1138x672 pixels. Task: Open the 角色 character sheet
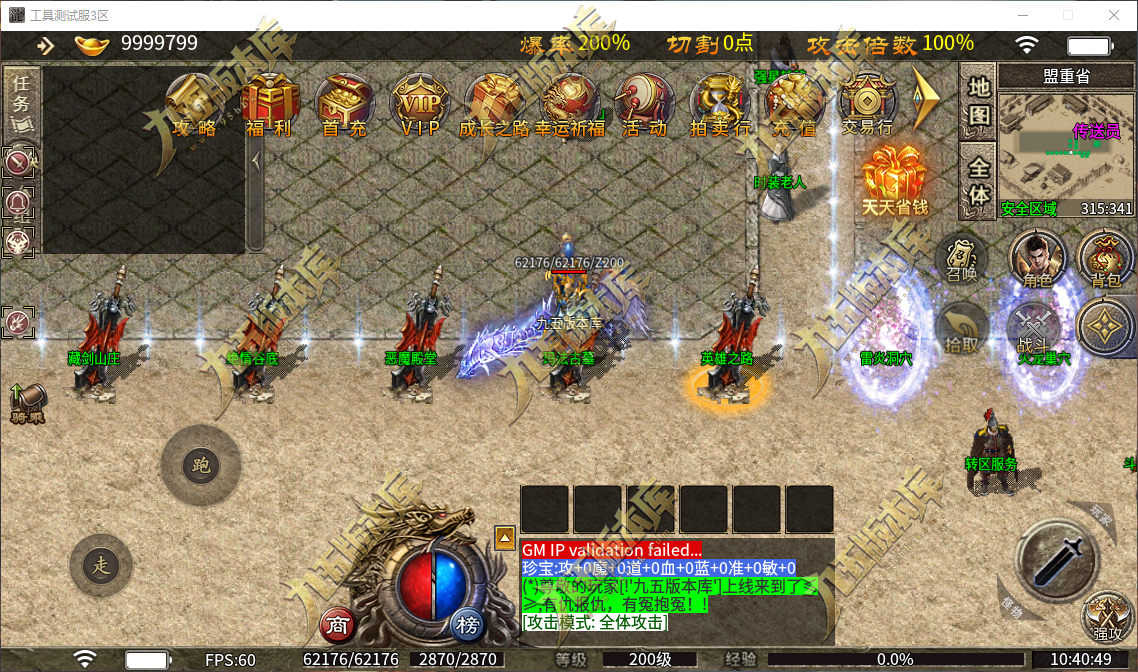tap(1037, 260)
